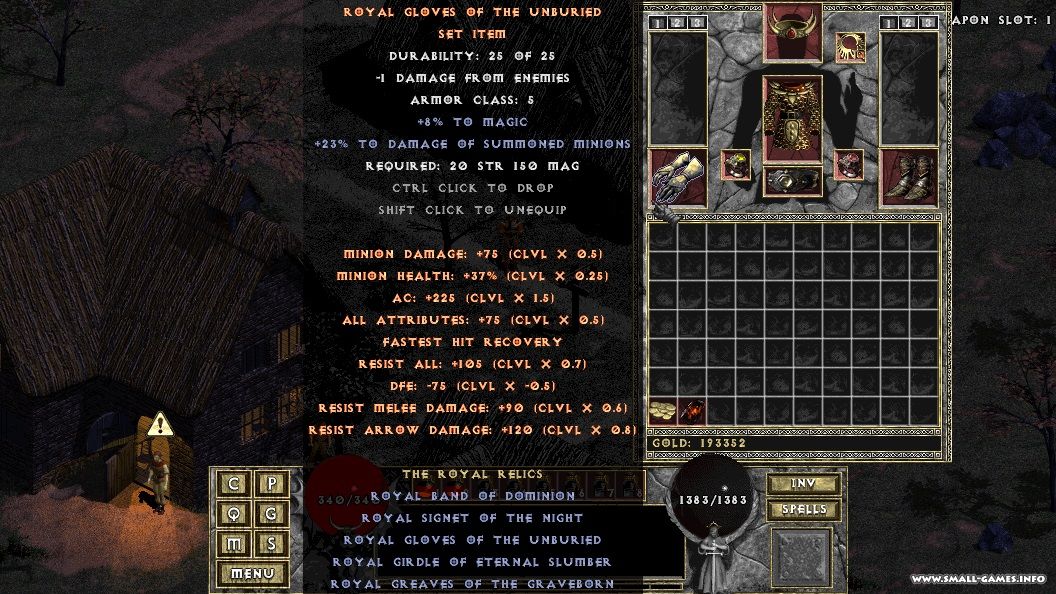Select the yellow-gem ring slot

click(x=736, y=165)
